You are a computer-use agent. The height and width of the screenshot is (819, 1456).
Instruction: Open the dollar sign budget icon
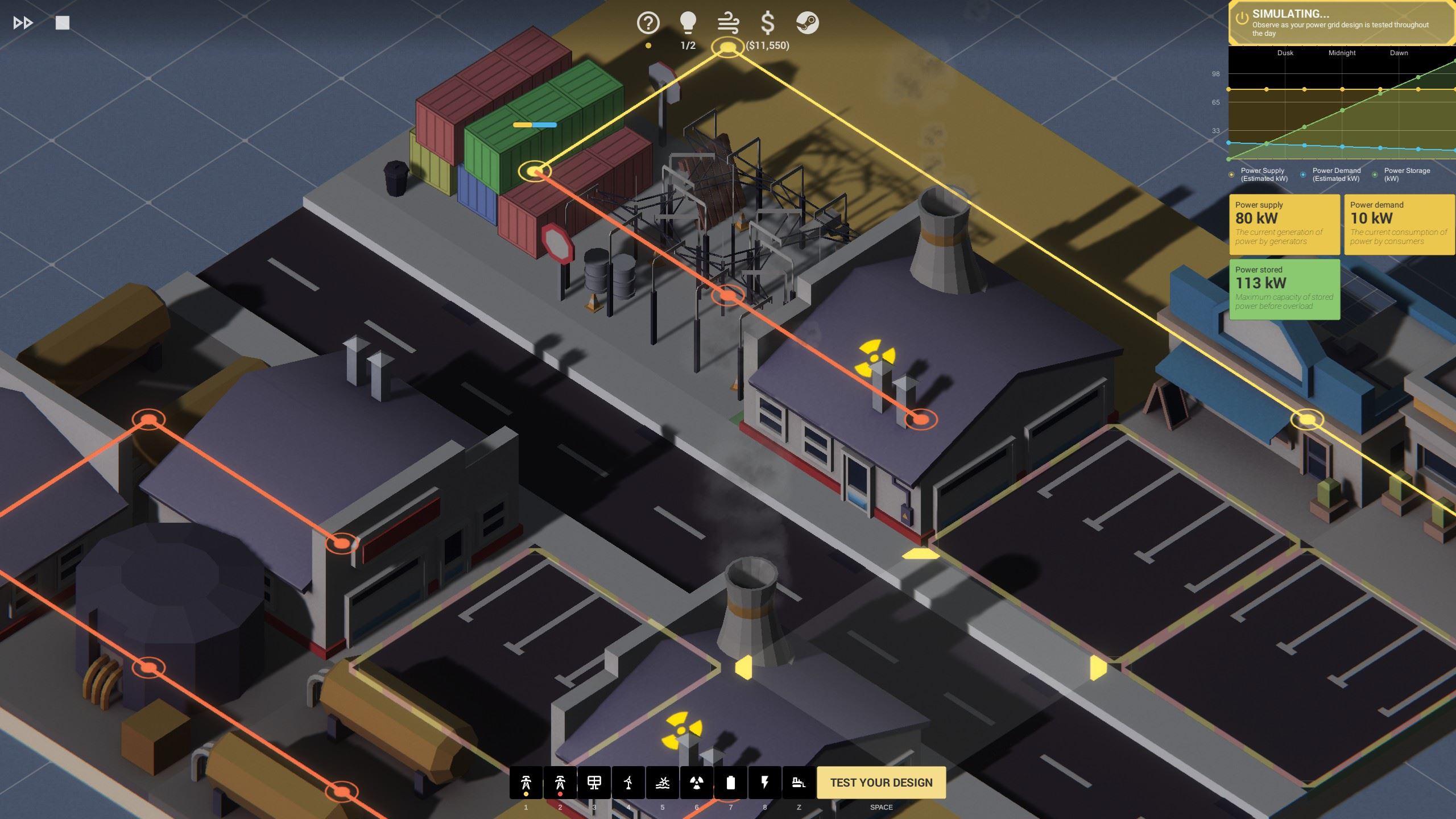[x=767, y=23]
